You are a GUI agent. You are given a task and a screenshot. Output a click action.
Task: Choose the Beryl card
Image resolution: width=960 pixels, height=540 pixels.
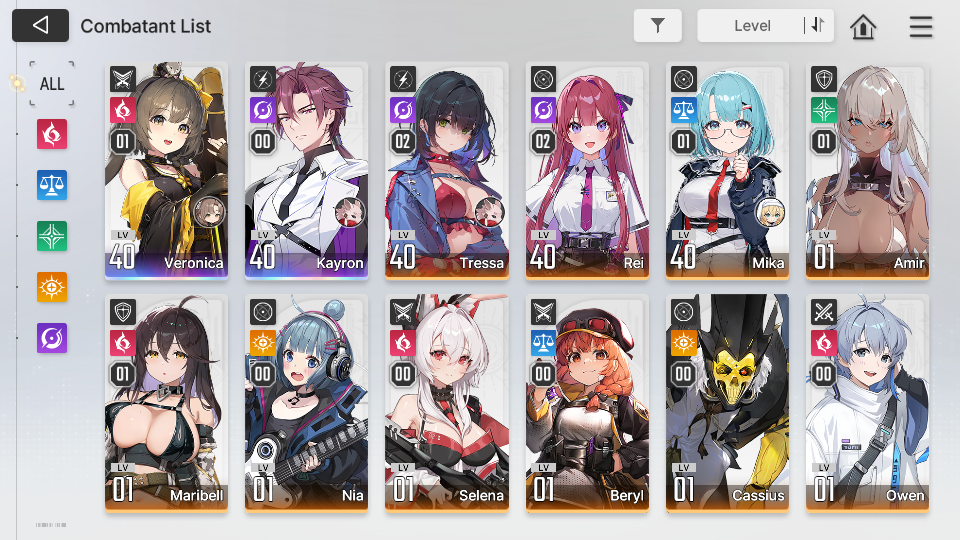(587, 402)
